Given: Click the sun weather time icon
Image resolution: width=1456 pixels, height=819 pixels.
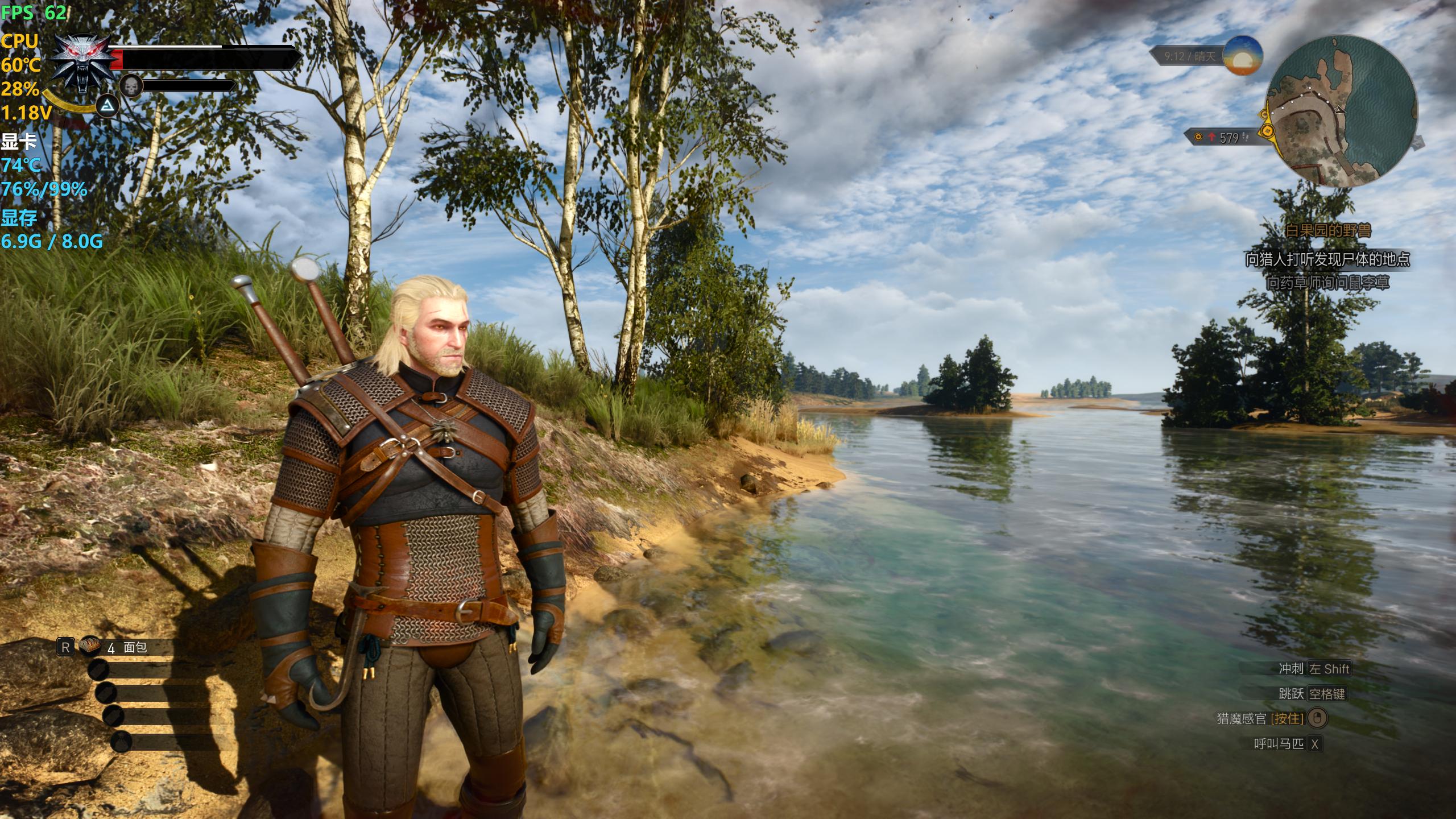Looking at the screenshot, I should coord(1243,55).
